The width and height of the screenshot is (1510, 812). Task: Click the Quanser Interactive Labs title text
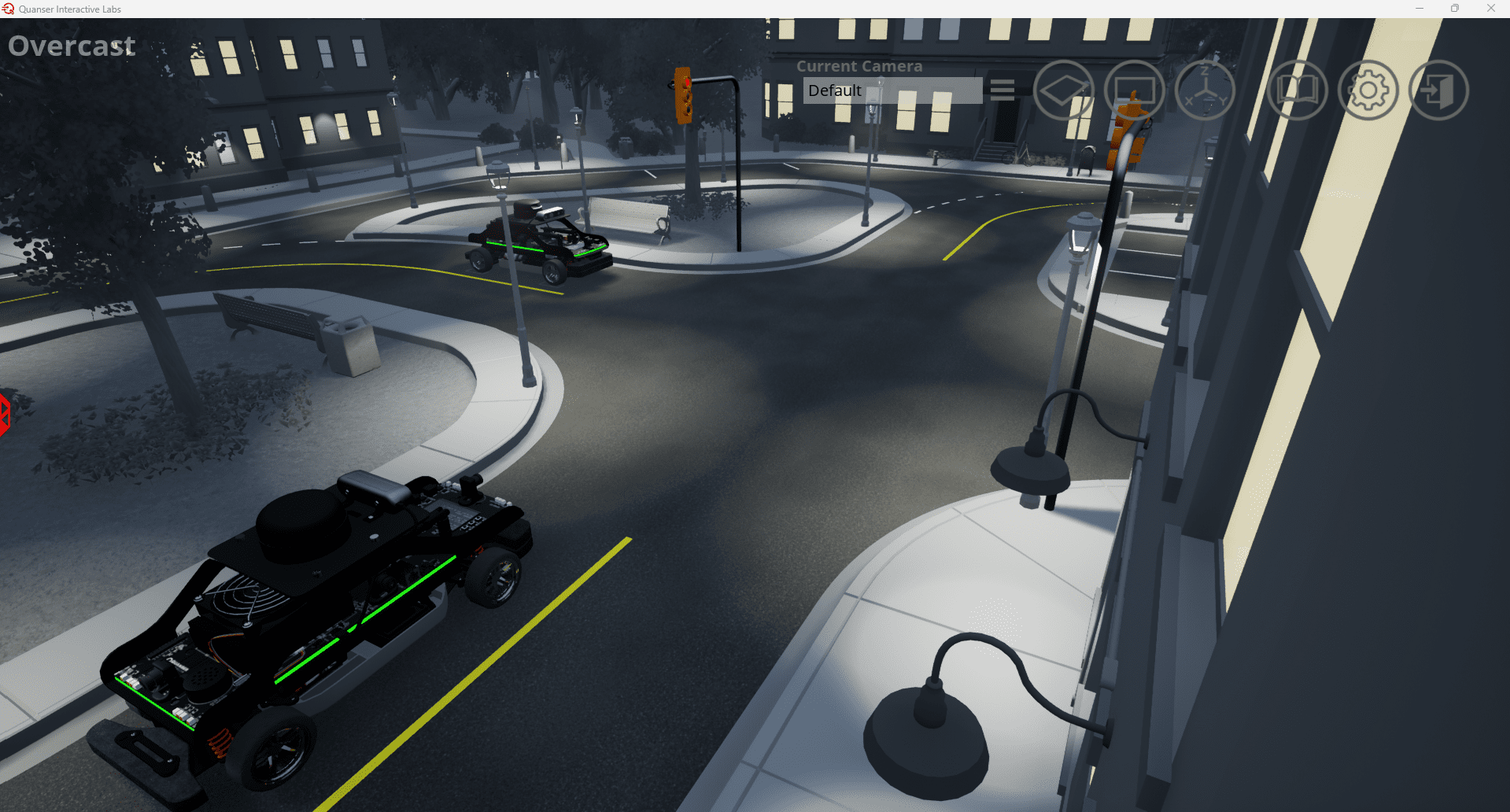69,9
